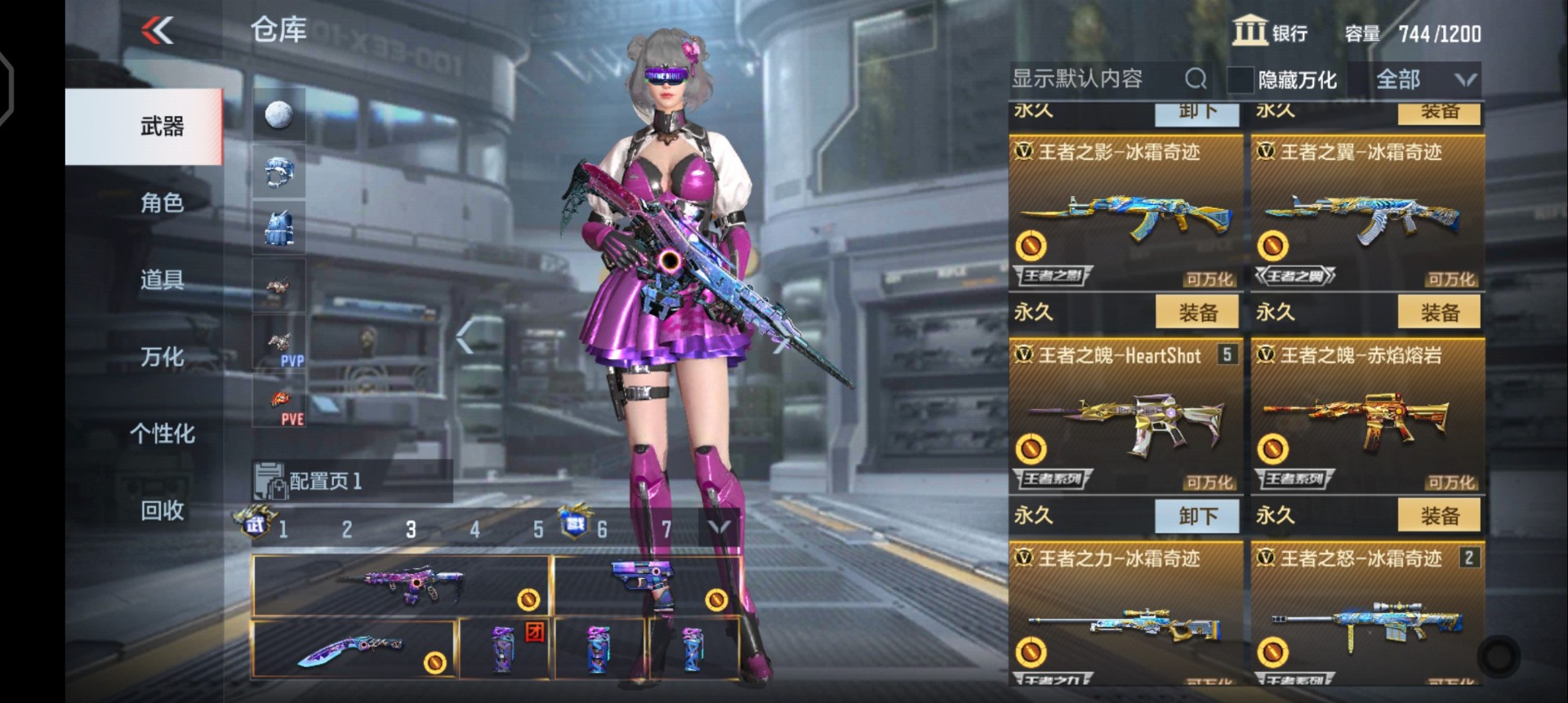
Task: Switch to the 回收 tab
Action: (162, 510)
